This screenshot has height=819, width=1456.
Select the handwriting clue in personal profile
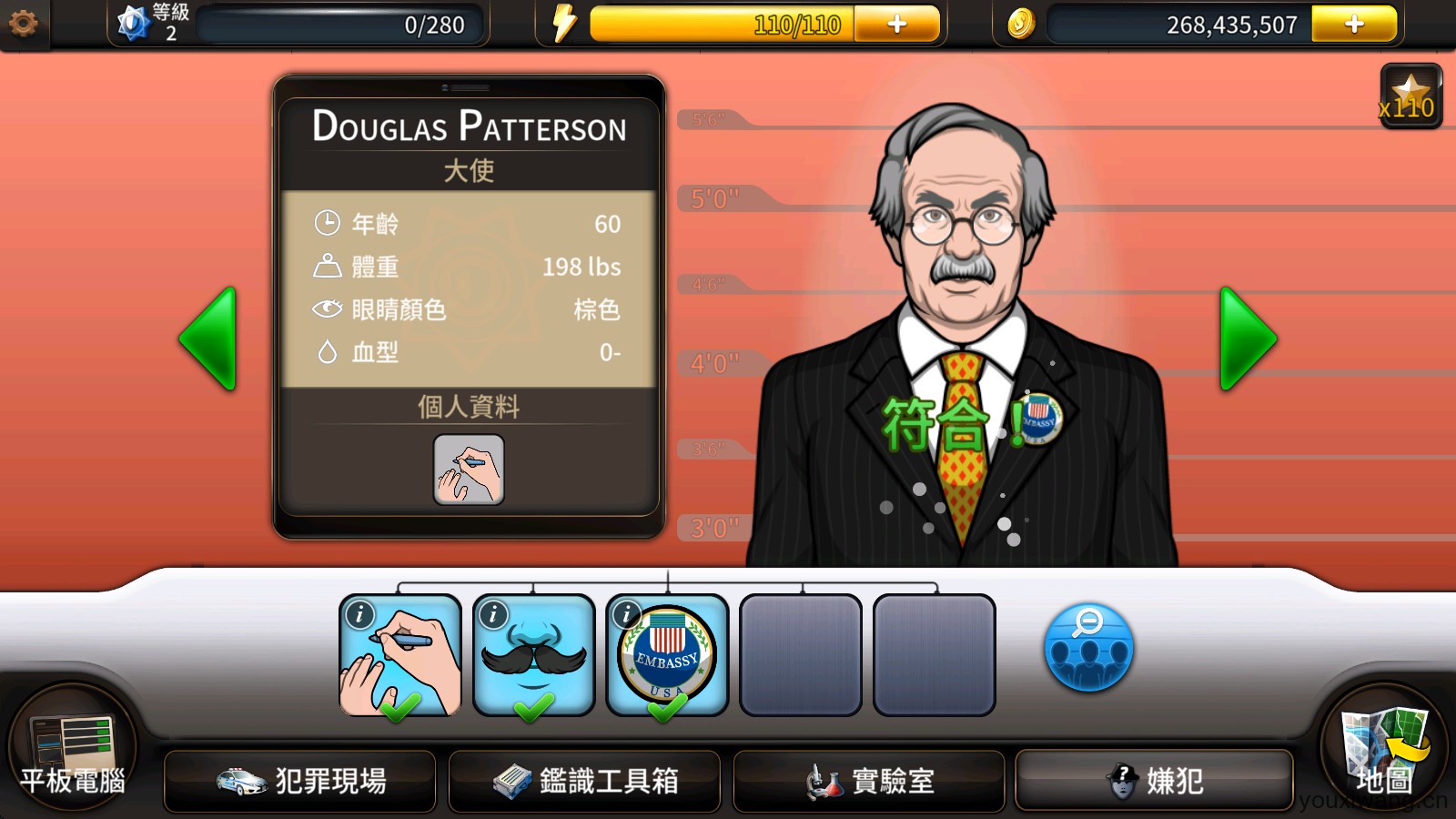[469, 470]
